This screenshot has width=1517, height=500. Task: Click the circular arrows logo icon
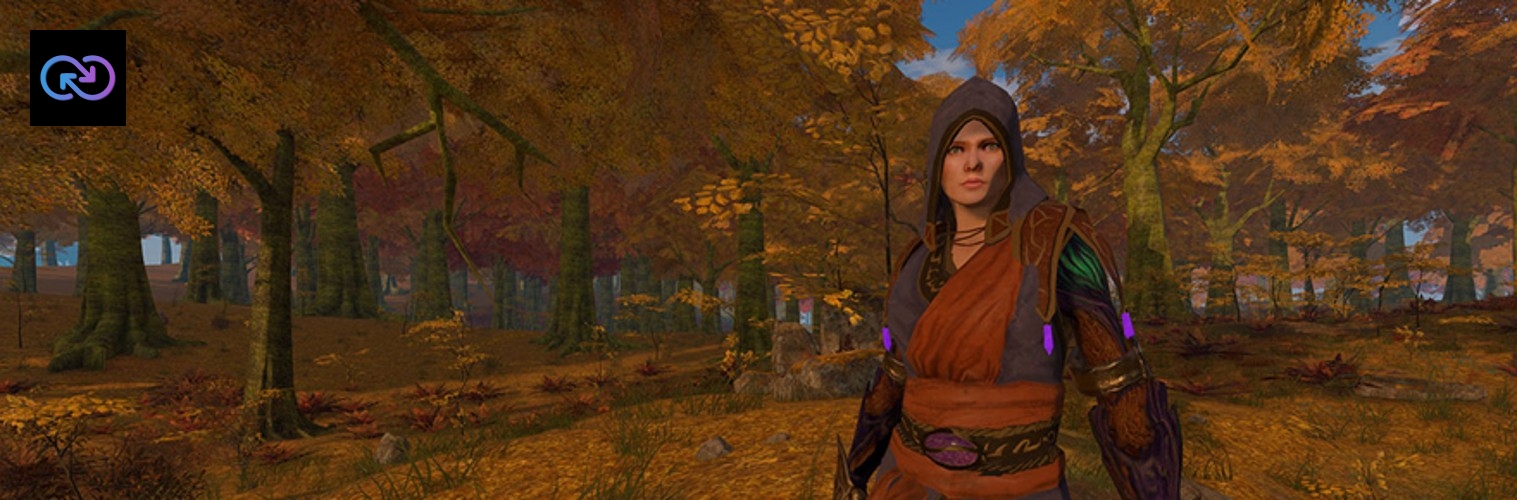[x=78, y=78]
